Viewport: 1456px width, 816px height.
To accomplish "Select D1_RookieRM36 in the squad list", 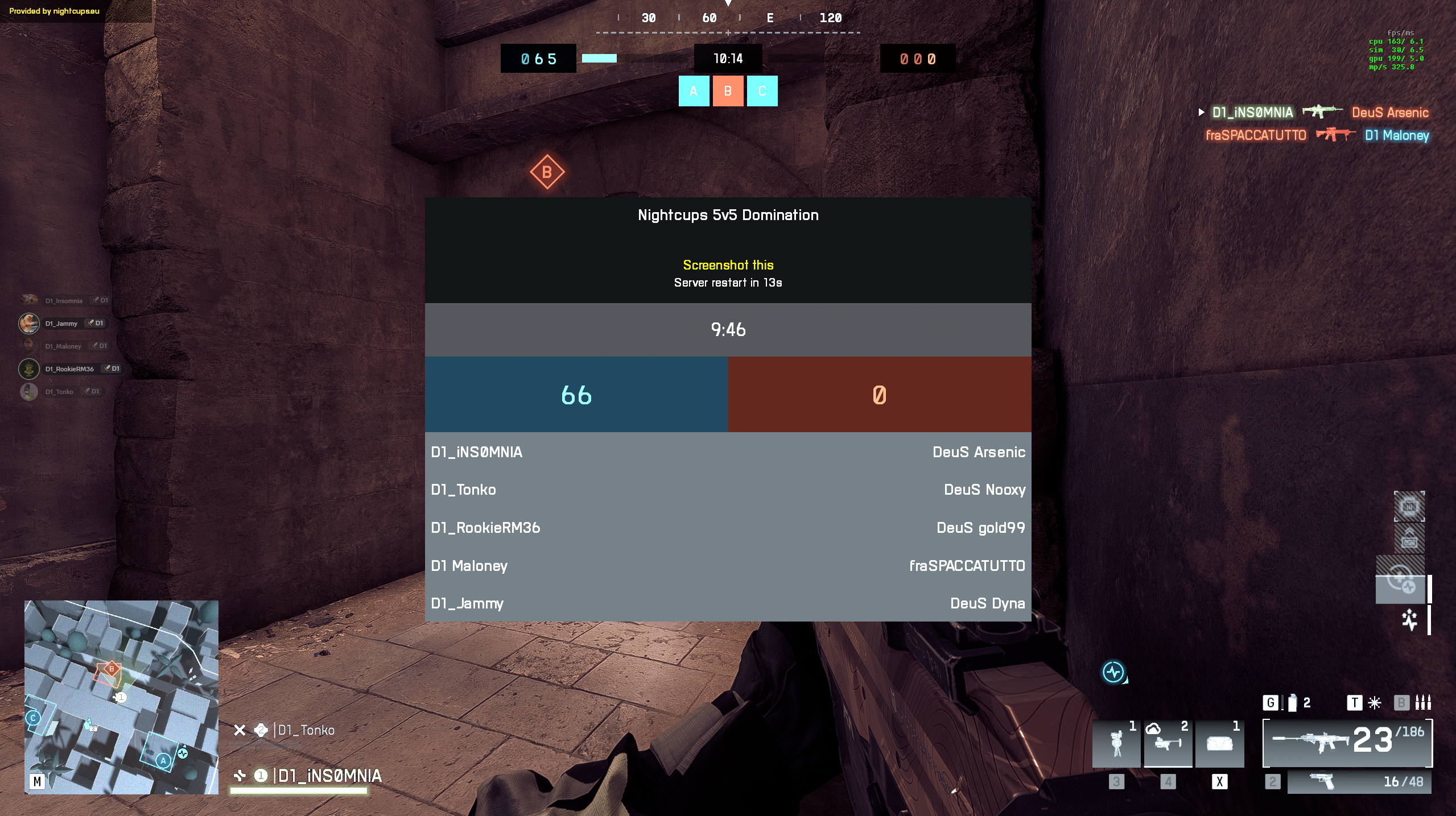I will tap(69, 369).
